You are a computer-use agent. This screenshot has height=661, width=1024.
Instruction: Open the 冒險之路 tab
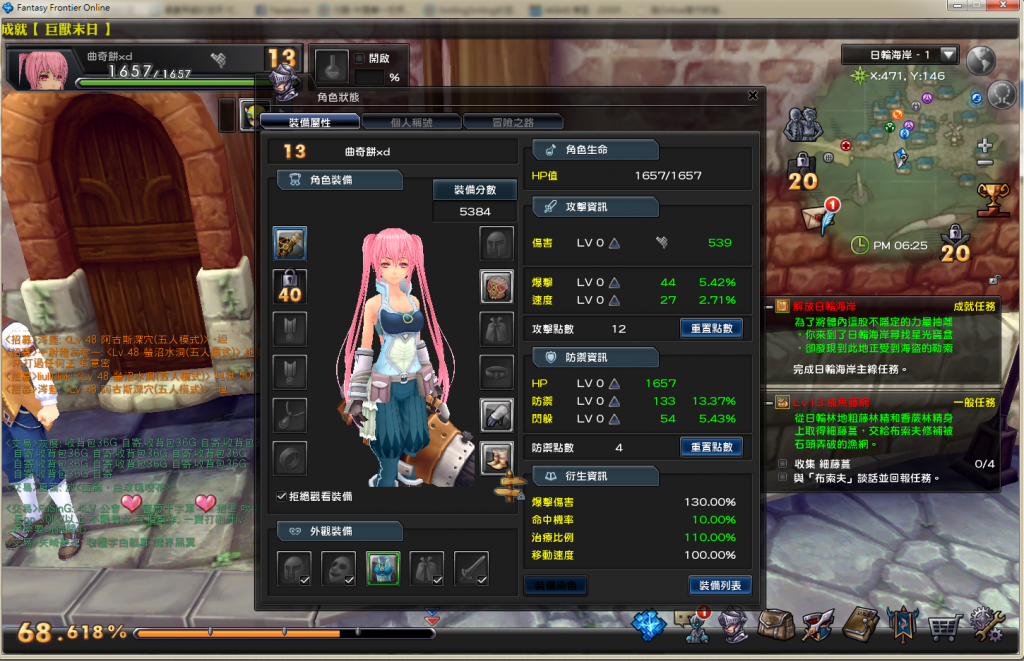click(513, 122)
